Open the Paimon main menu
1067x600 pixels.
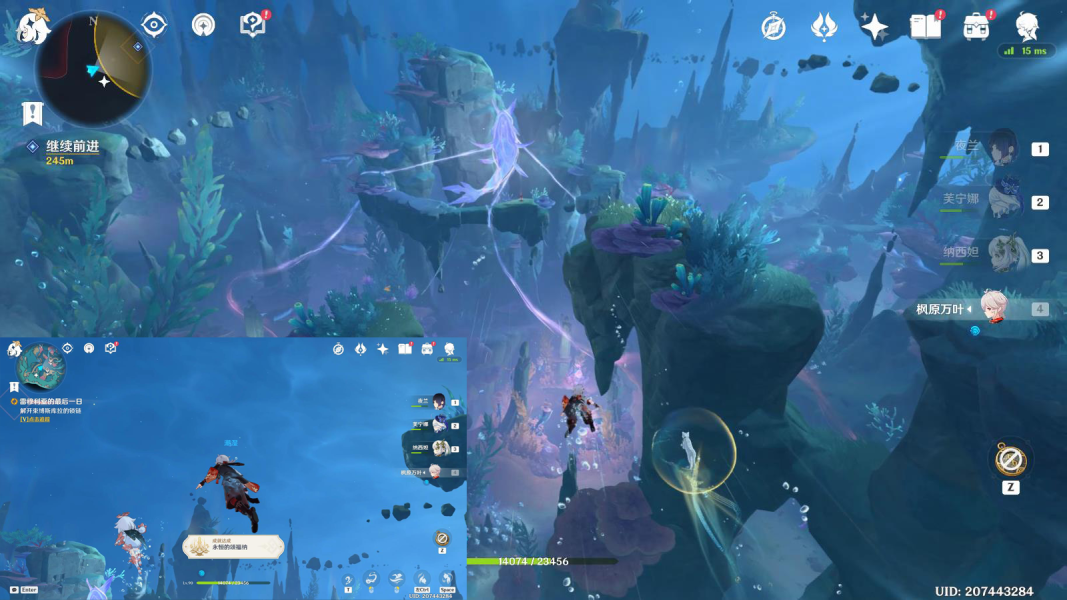click(x=33, y=24)
